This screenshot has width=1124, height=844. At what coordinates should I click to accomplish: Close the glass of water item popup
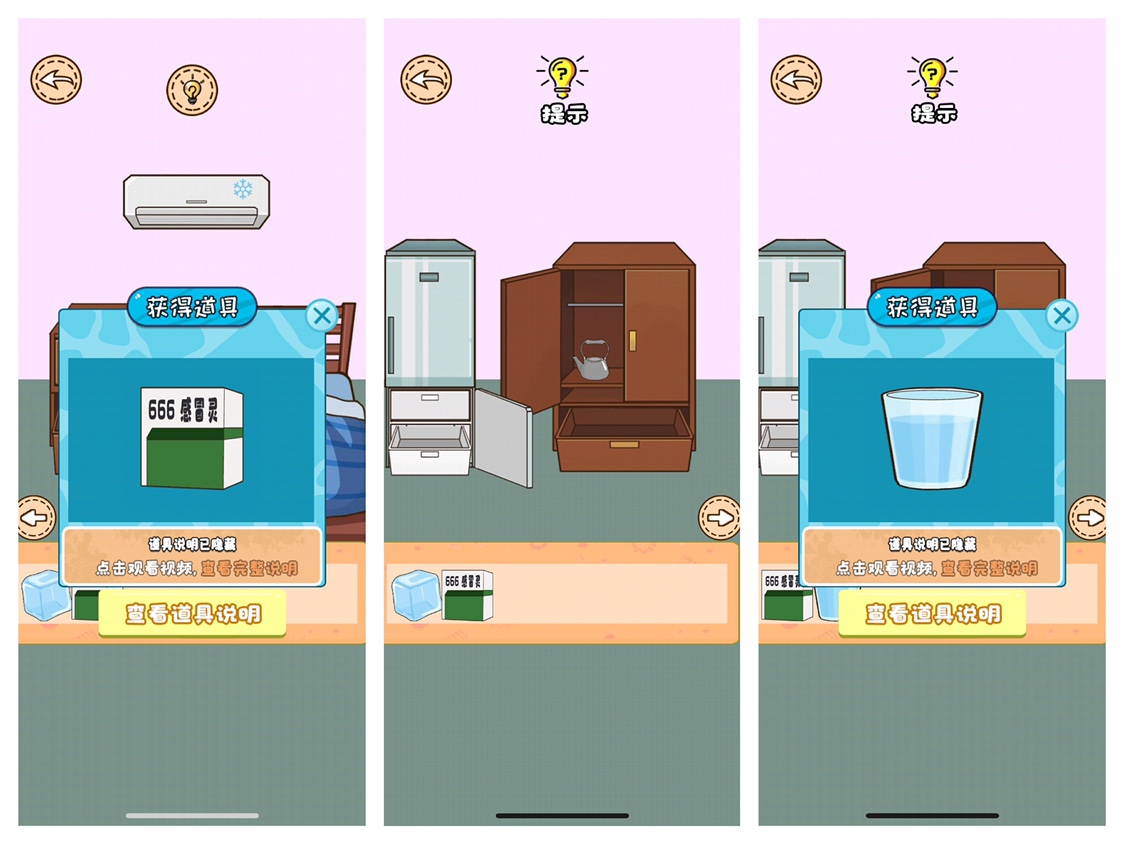point(1061,317)
